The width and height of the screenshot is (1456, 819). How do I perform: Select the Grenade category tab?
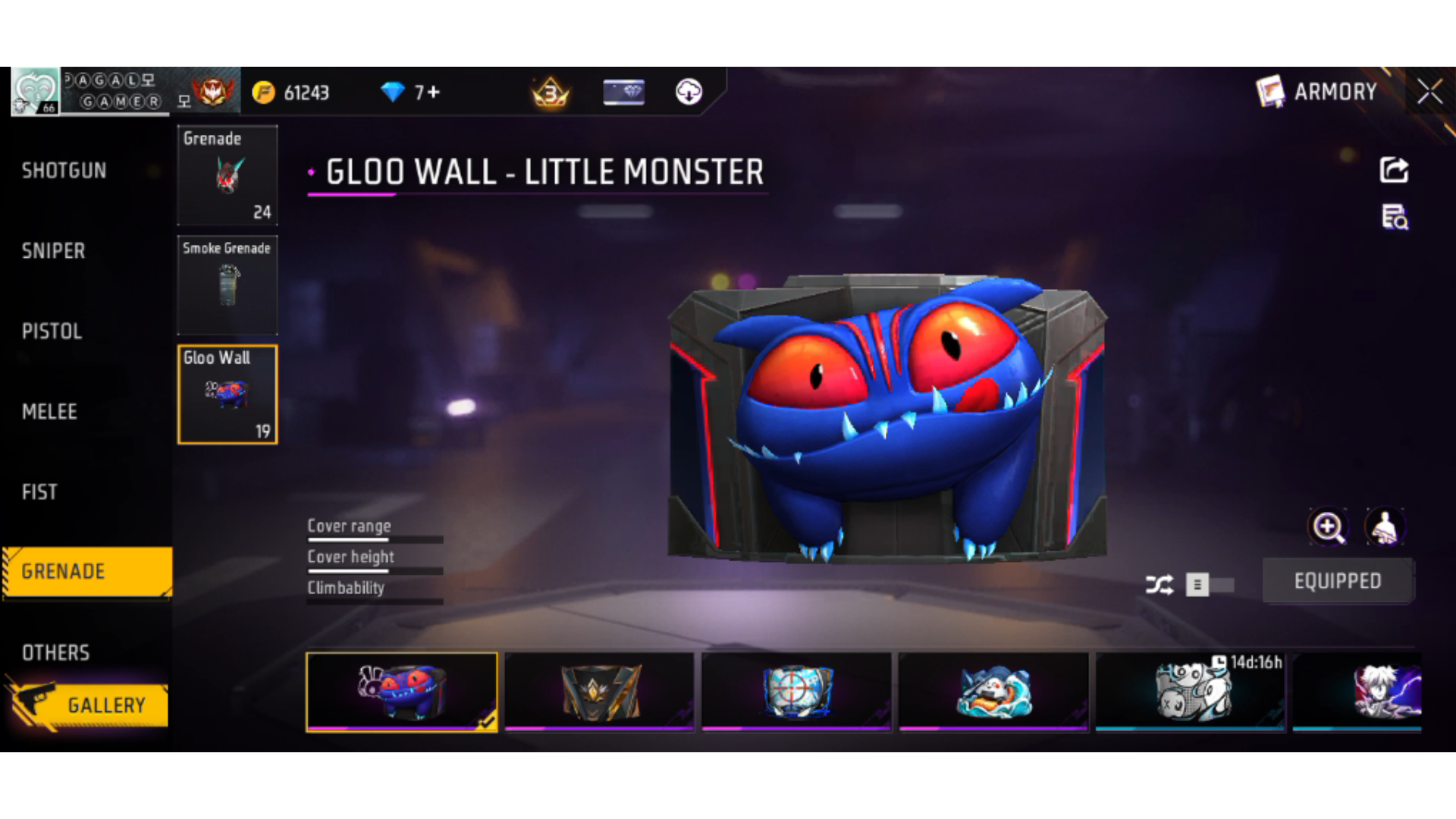click(86, 572)
